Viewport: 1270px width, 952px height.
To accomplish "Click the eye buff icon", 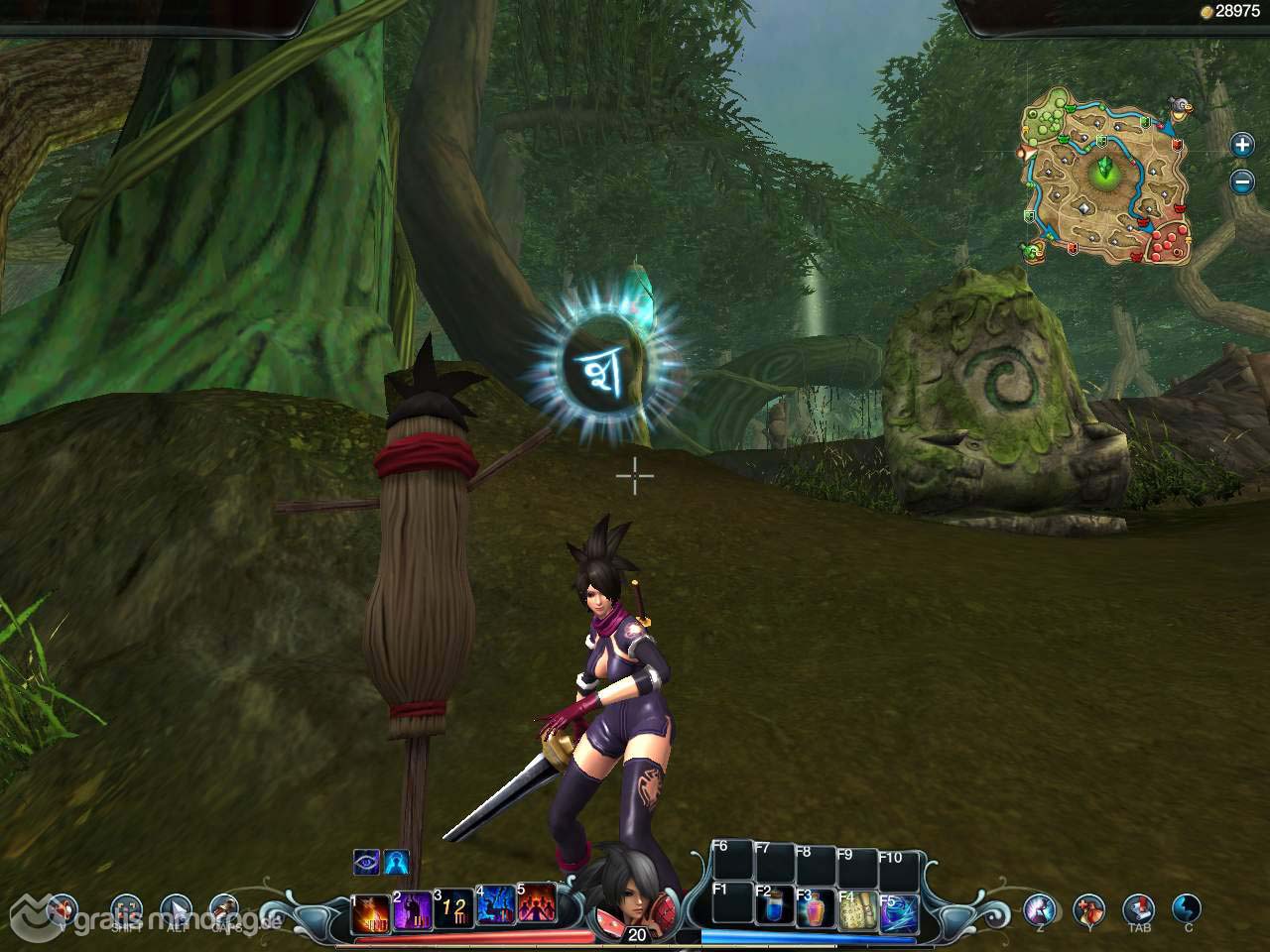I will pyautogui.click(x=367, y=863).
